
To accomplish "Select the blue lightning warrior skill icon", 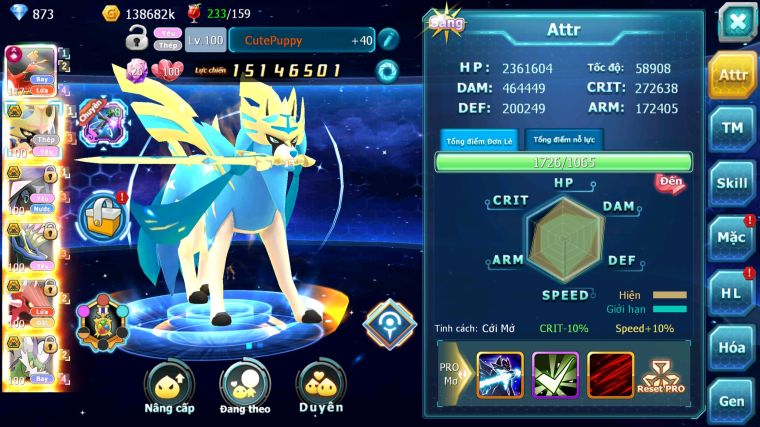I will [500, 374].
